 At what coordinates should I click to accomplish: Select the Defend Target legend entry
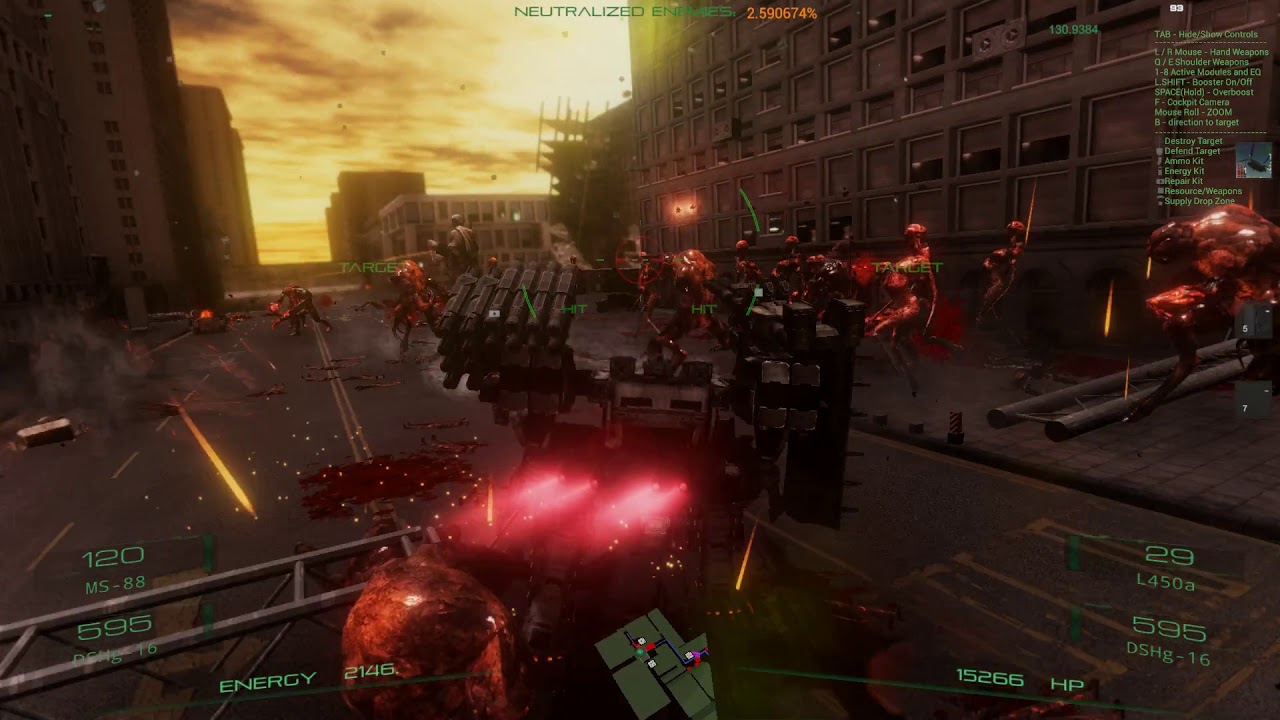point(1192,151)
